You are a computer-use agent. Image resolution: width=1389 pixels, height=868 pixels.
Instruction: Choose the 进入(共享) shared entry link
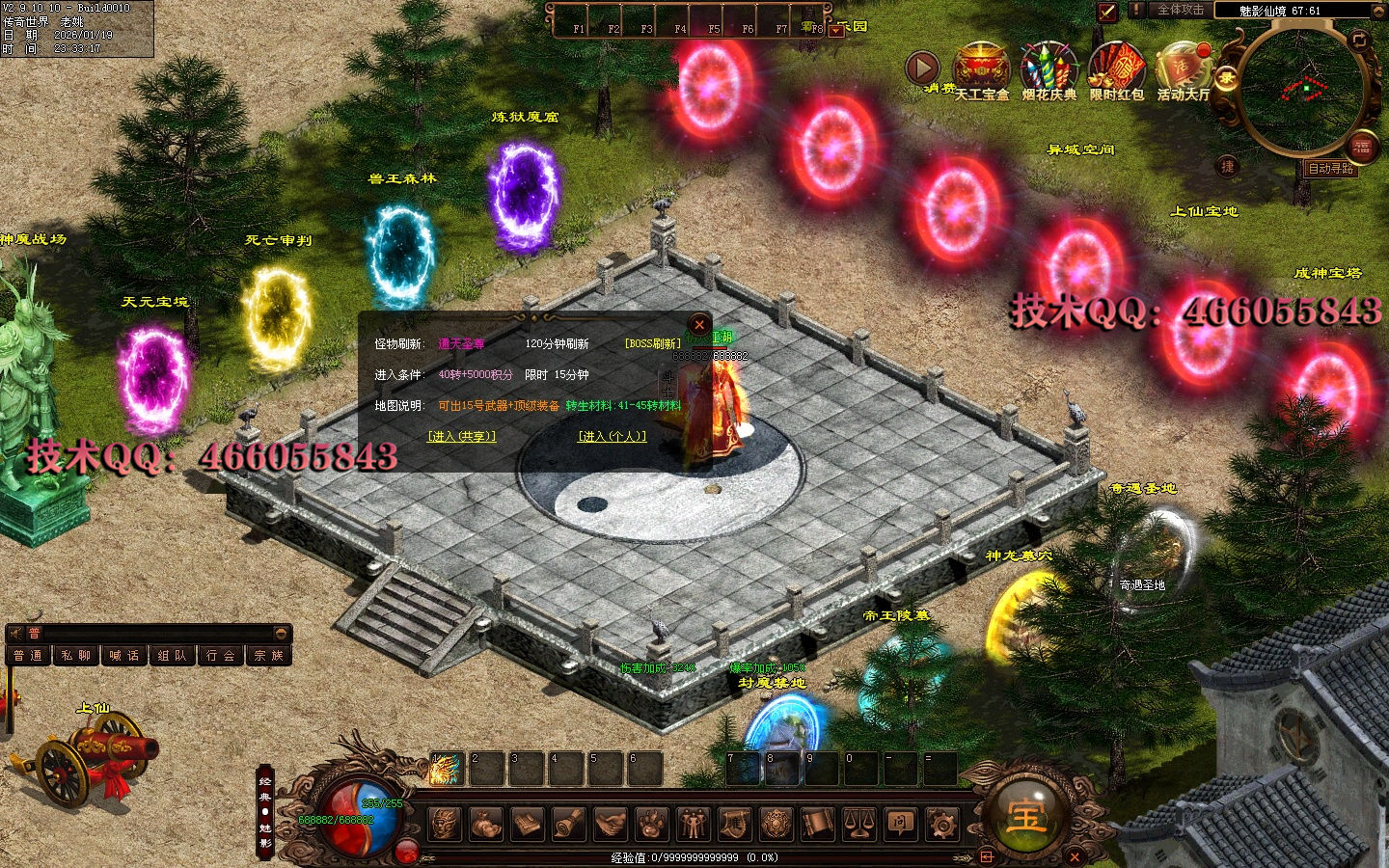462,437
